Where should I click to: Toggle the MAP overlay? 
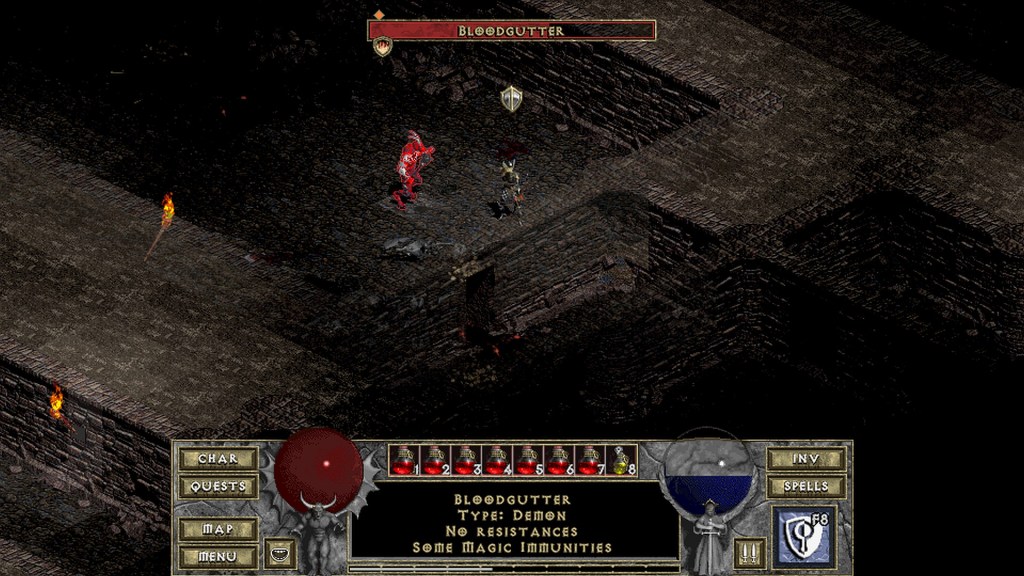click(218, 529)
